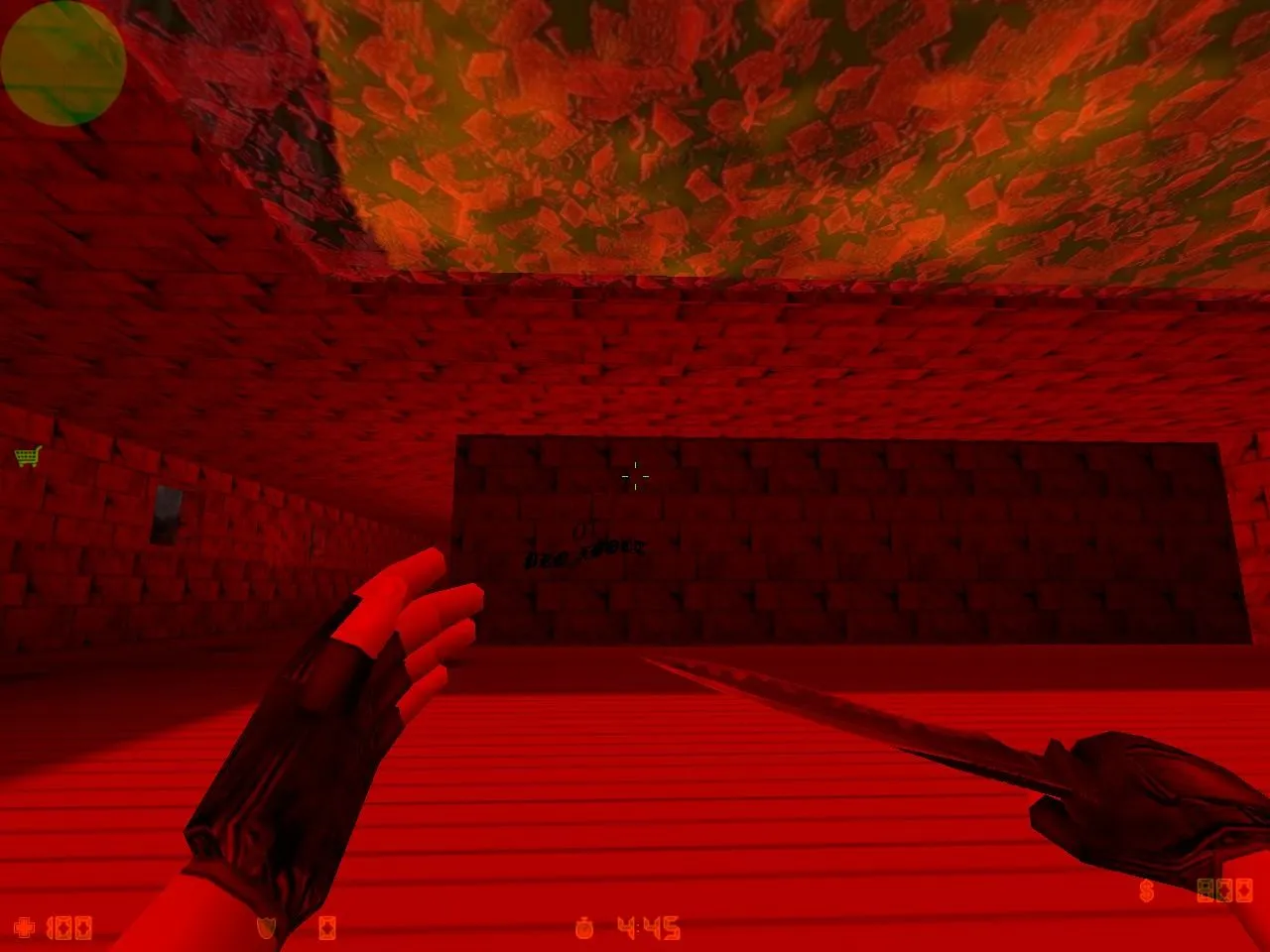The width and height of the screenshot is (1270, 952).
Task: Click the middle card icon in the bottom-right group
Action: tap(1223, 890)
